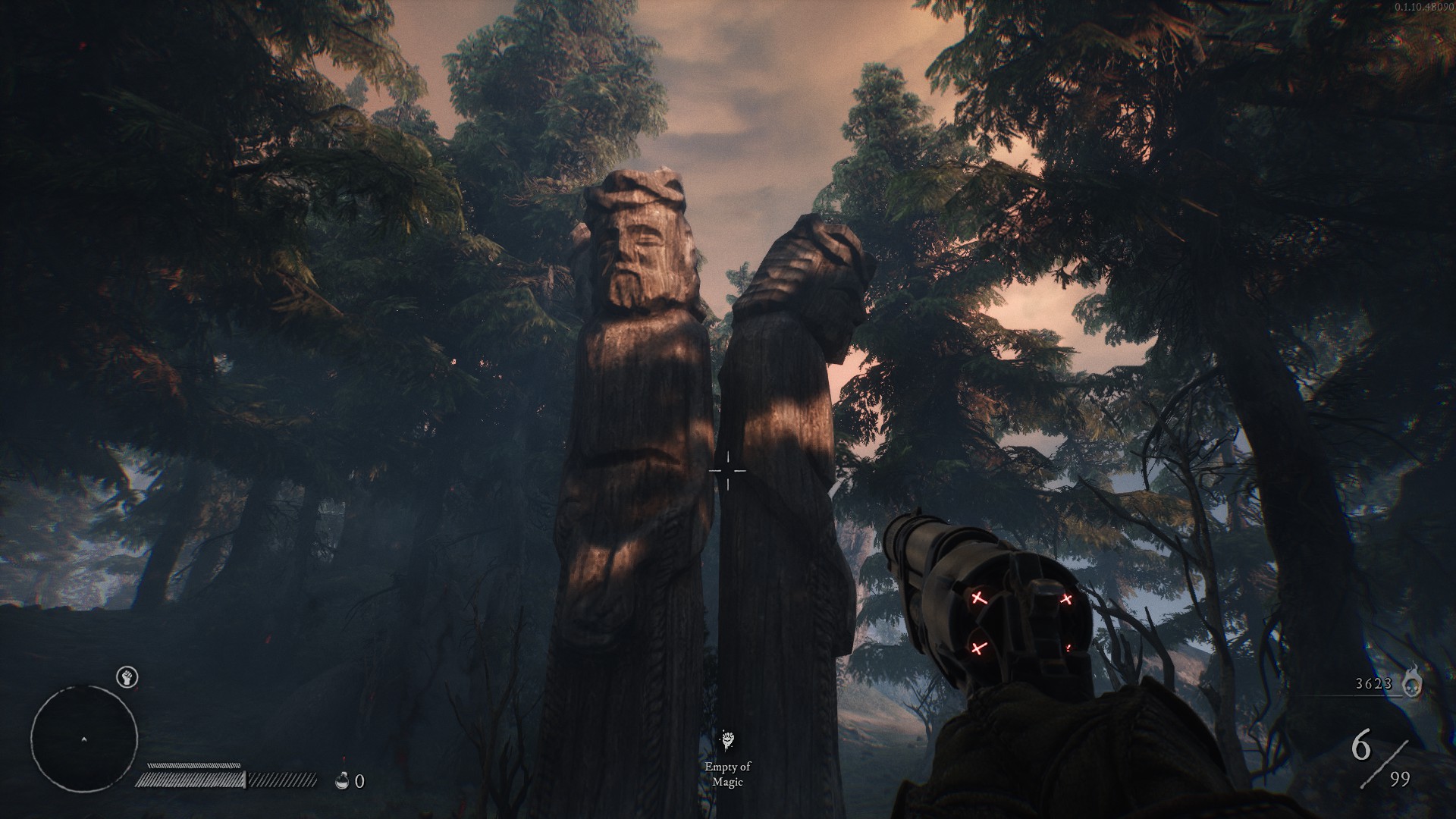Select the fist icon above the radar
Viewport: 1456px width, 819px height.
click(x=127, y=676)
